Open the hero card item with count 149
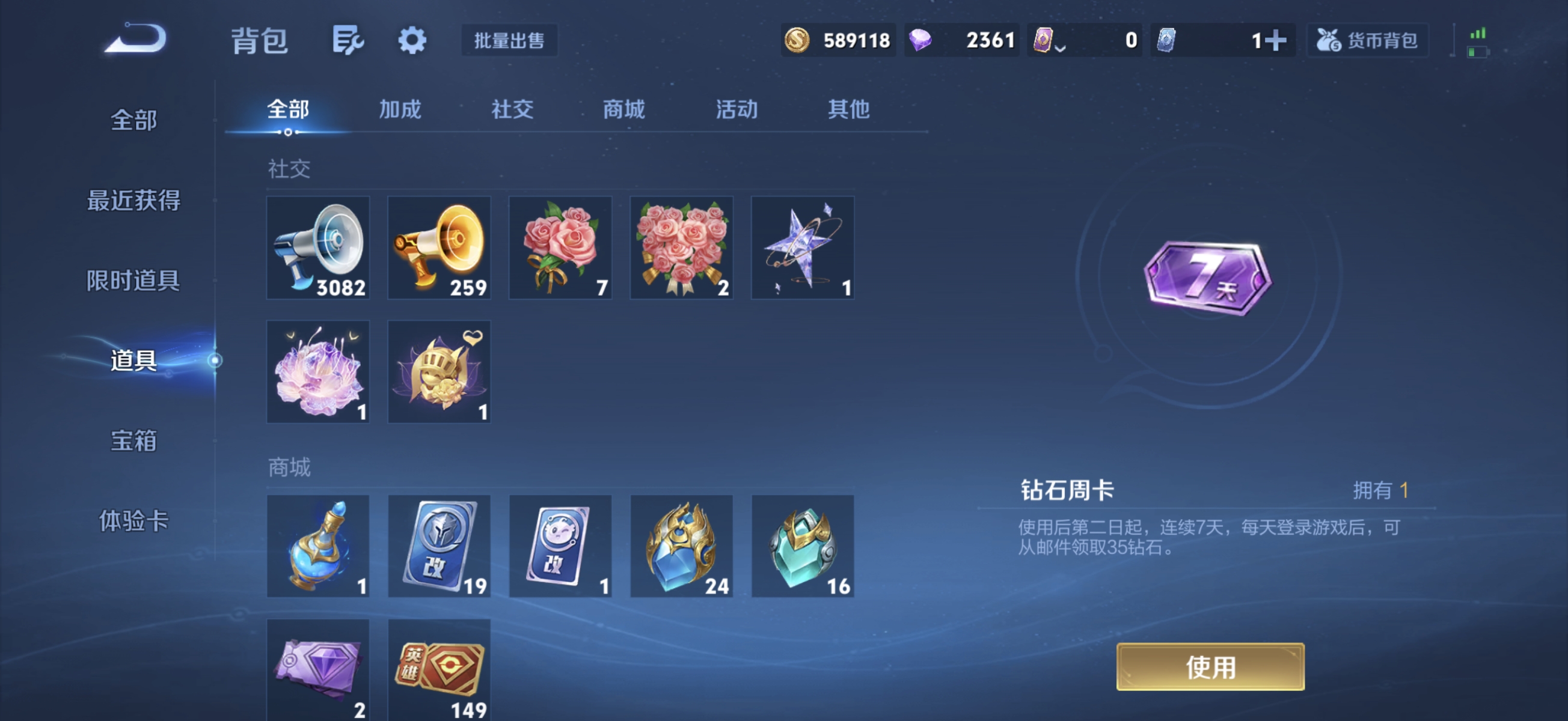The image size is (1568, 721). [439, 671]
